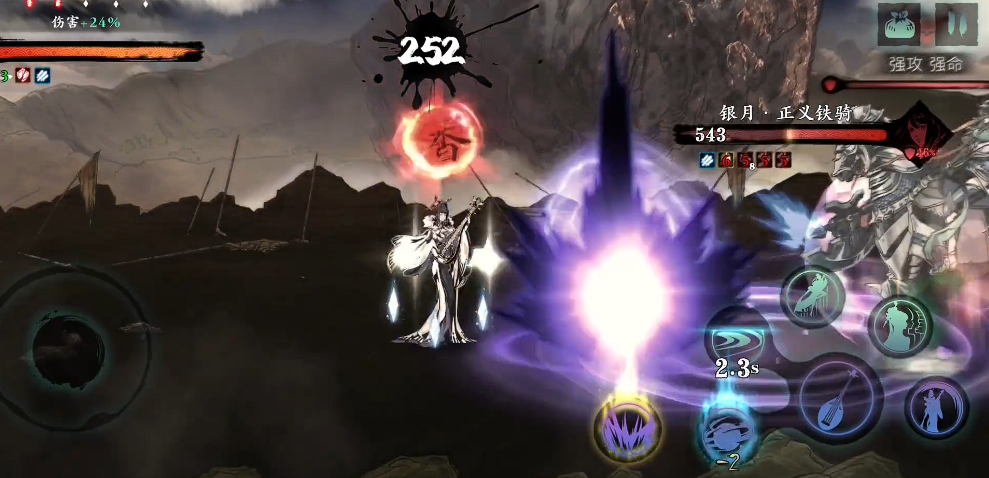Touch the virtual movement joystick
The image size is (989, 478).
pyautogui.click(x=68, y=346)
